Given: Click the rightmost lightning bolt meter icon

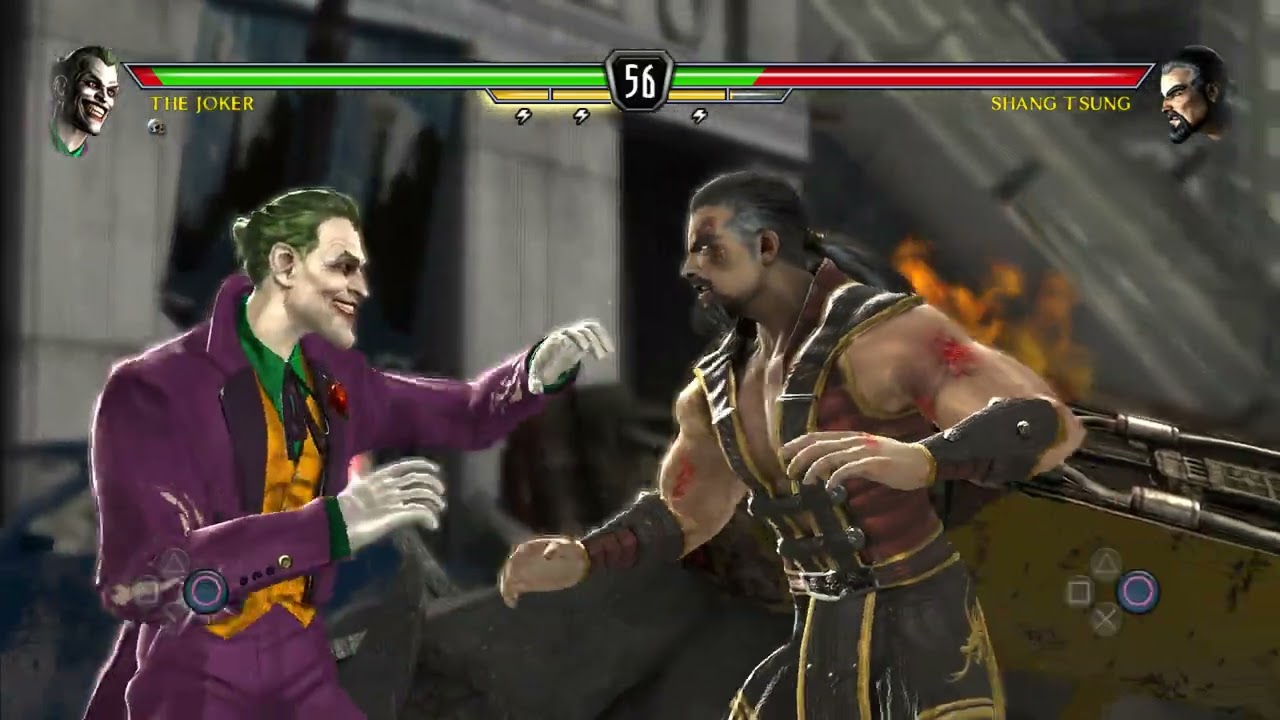Looking at the screenshot, I should click(698, 118).
